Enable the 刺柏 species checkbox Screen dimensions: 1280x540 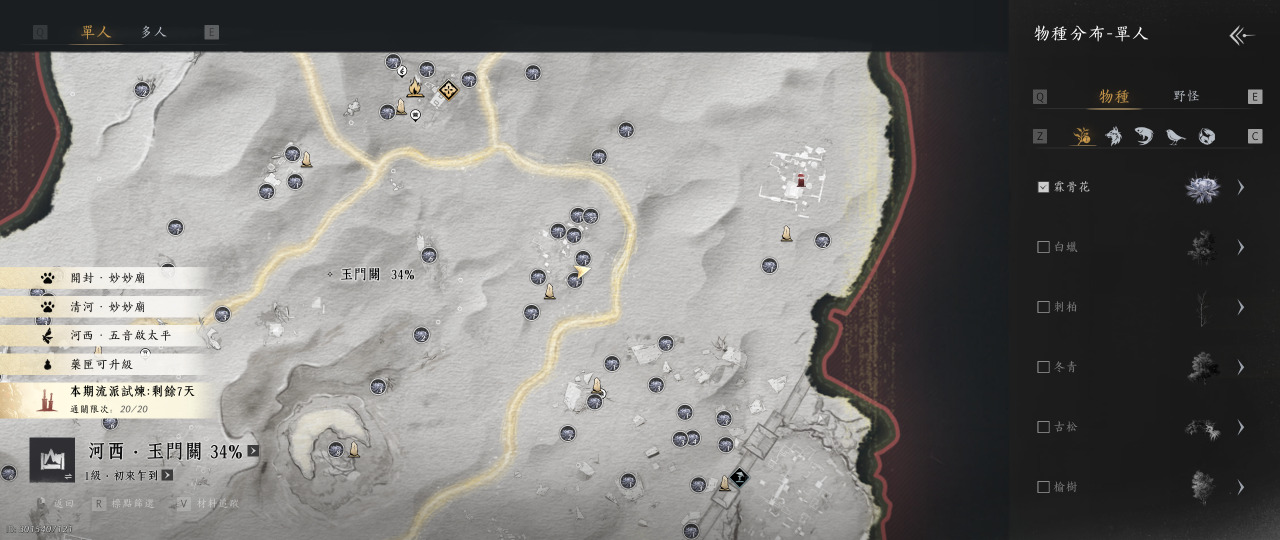pyautogui.click(x=1044, y=307)
